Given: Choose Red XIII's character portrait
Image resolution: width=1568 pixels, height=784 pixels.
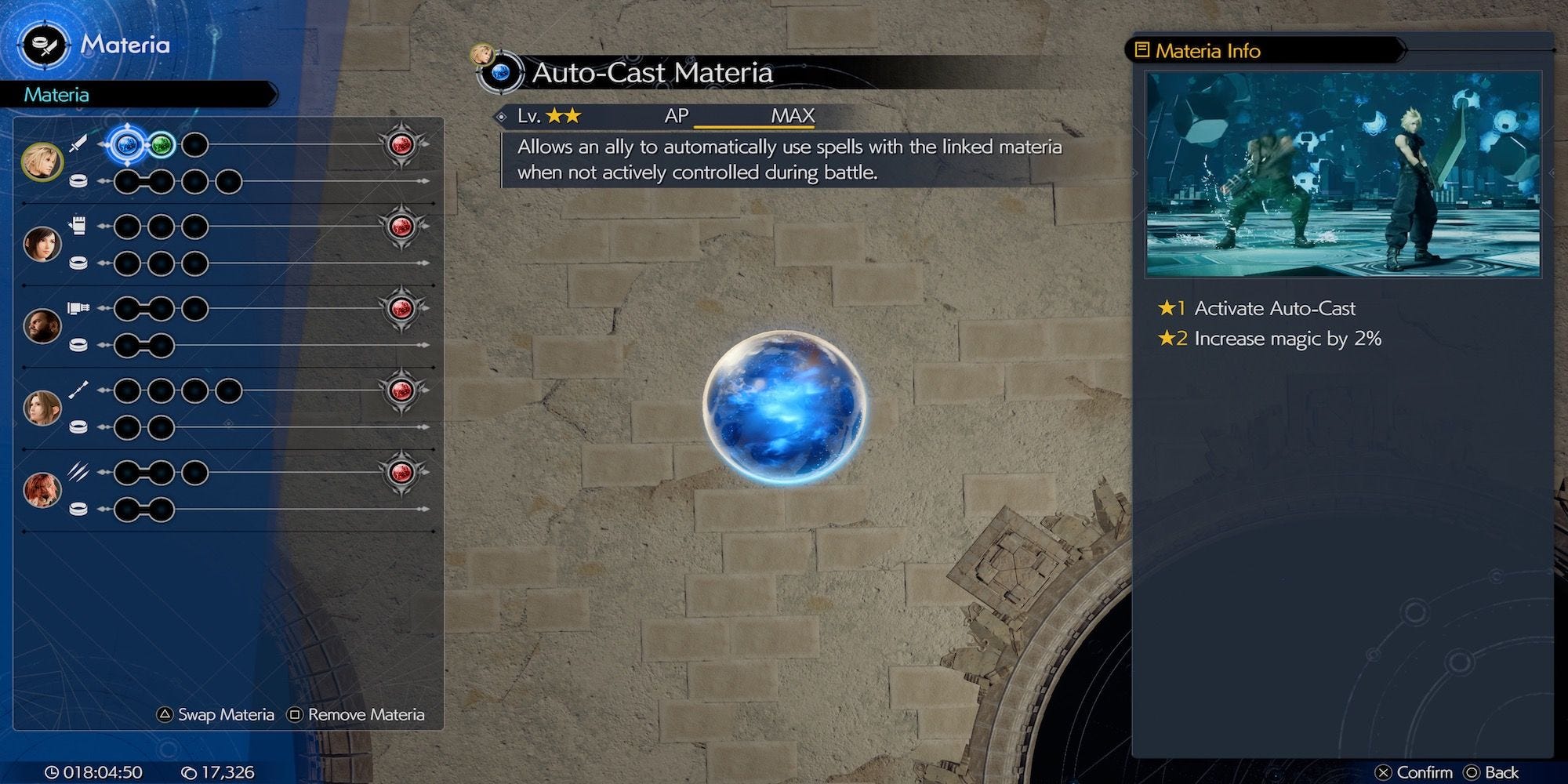Looking at the screenshot, I should tap(42, 490).
